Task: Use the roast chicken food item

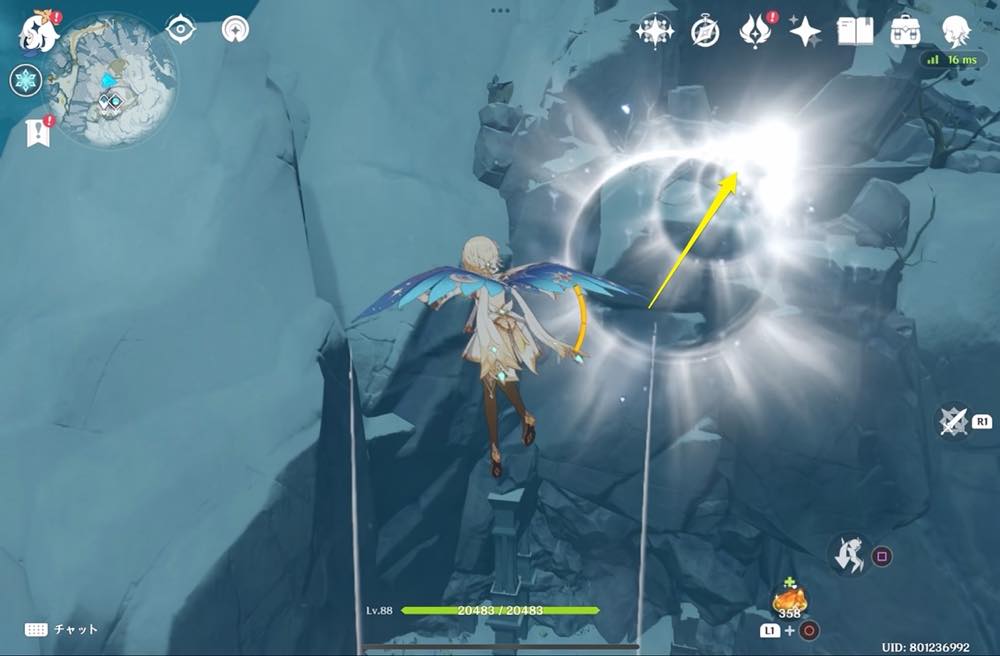Action: click(790, 599)
